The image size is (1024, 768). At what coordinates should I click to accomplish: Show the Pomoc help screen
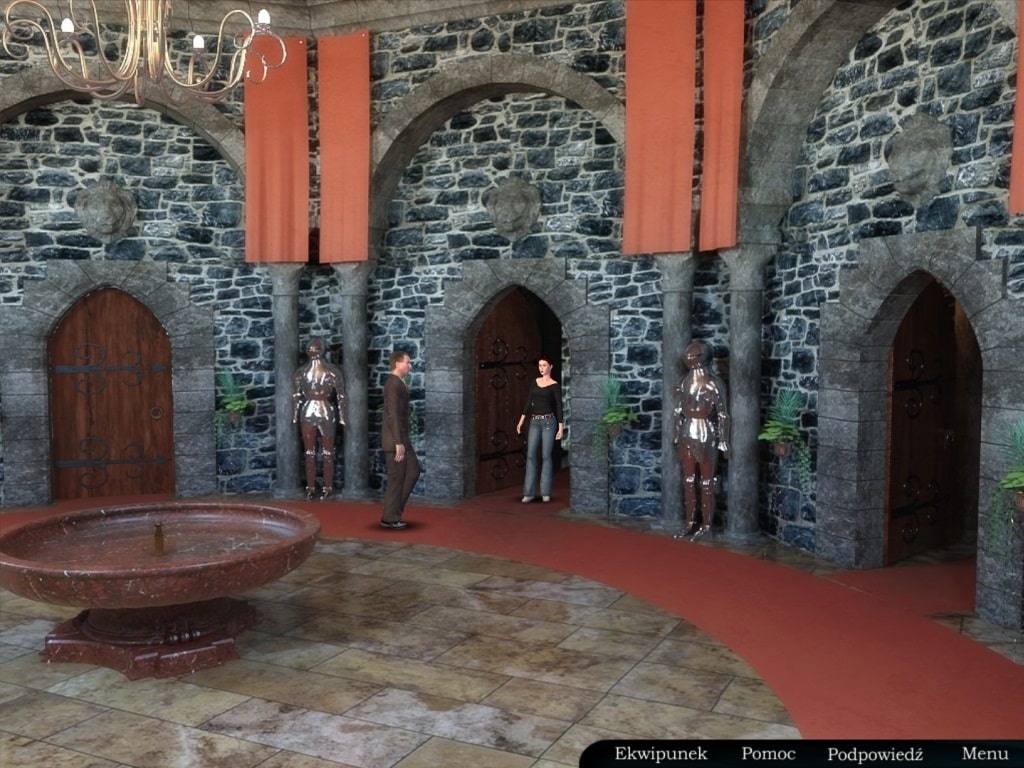click(x=768, y=754)
